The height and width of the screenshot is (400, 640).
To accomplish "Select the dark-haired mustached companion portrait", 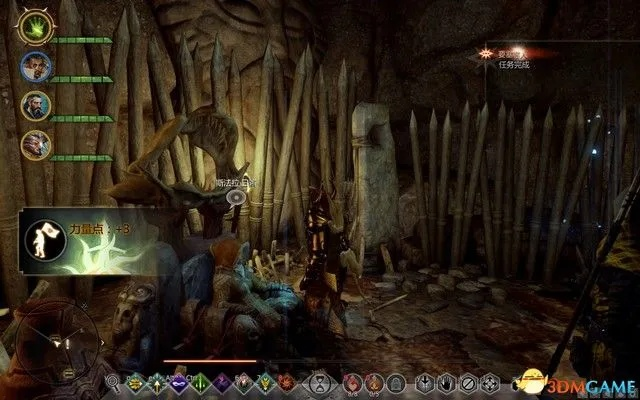I will tap(36, 67).
